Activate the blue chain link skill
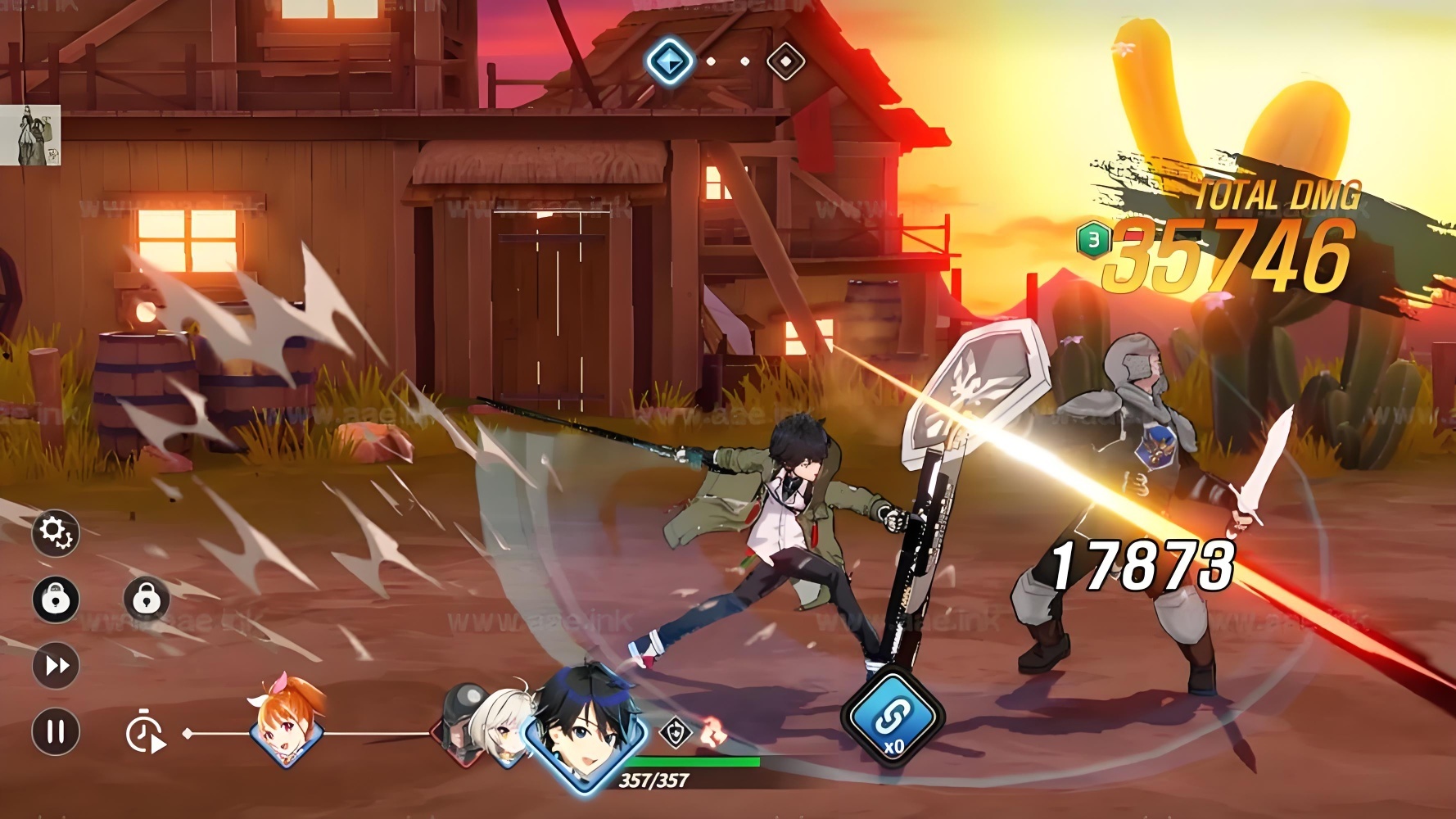The width and height of the screenshot is (1456, 819). pyautogui.click(x=892, y=718)
